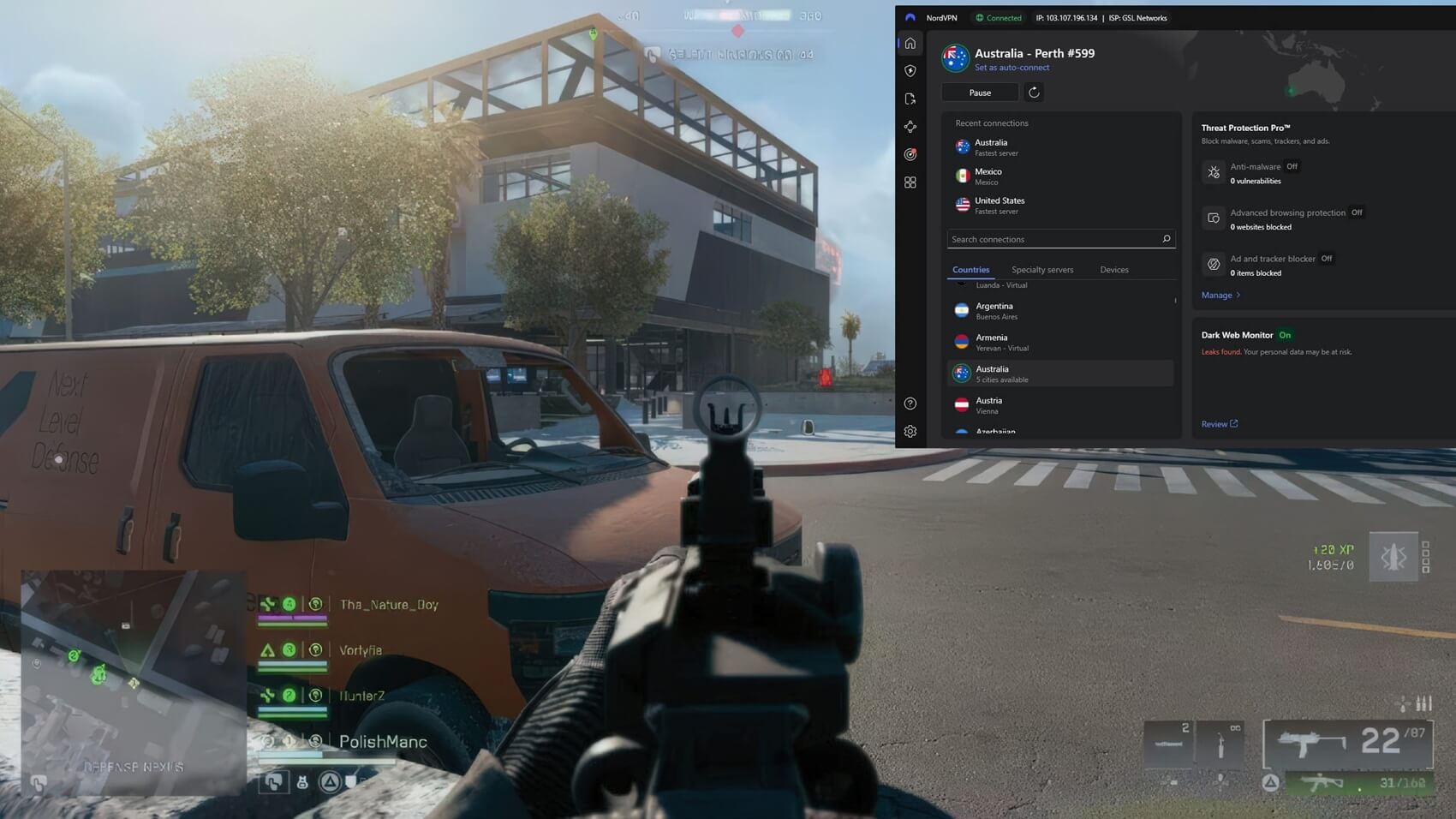
Task: Switch to the secondary rifle weapon slot
Action: [1358, 783]
